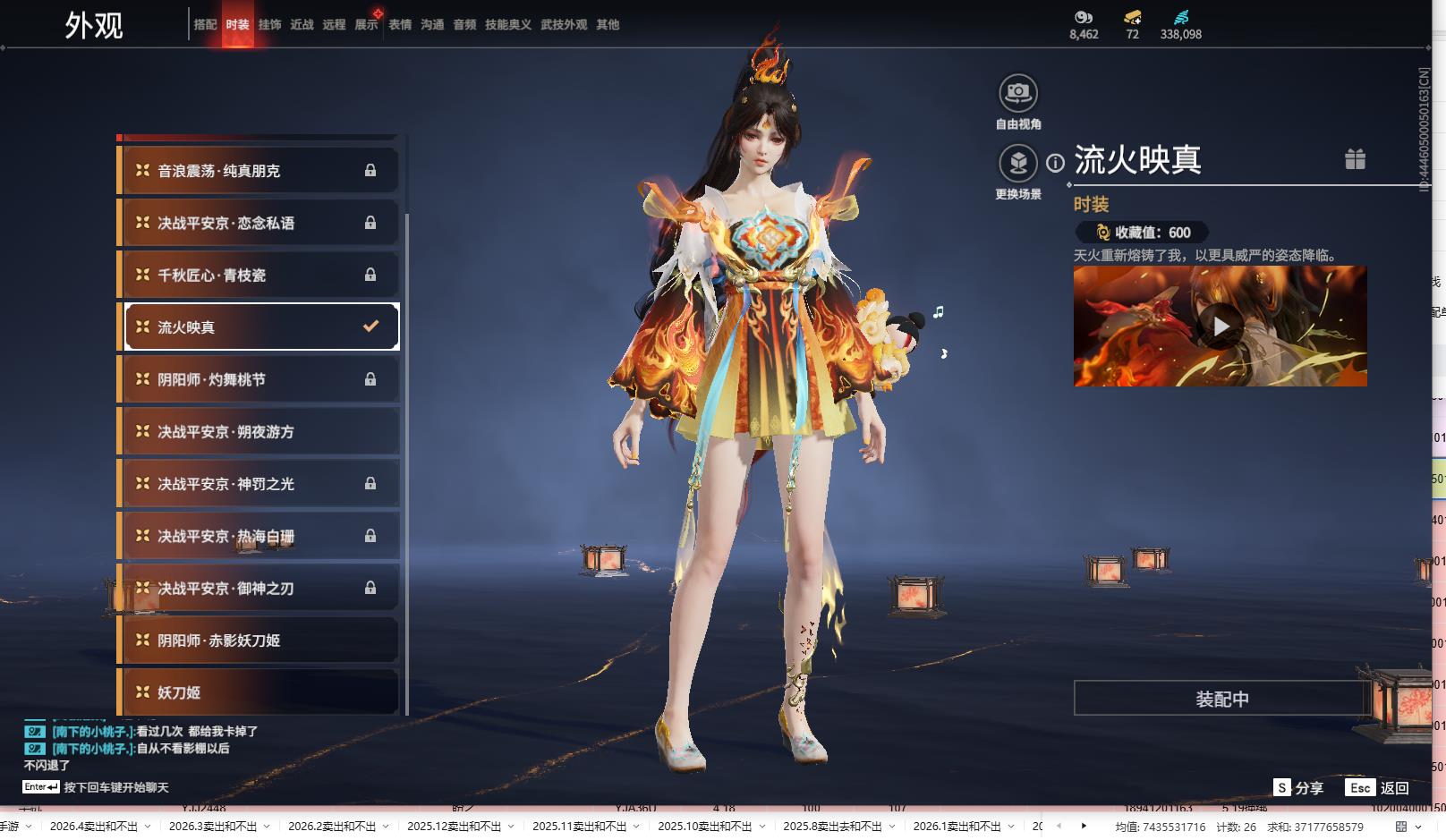Pick the 阴阳师·灼舞桃节 outfit

[x=259, y=379]
